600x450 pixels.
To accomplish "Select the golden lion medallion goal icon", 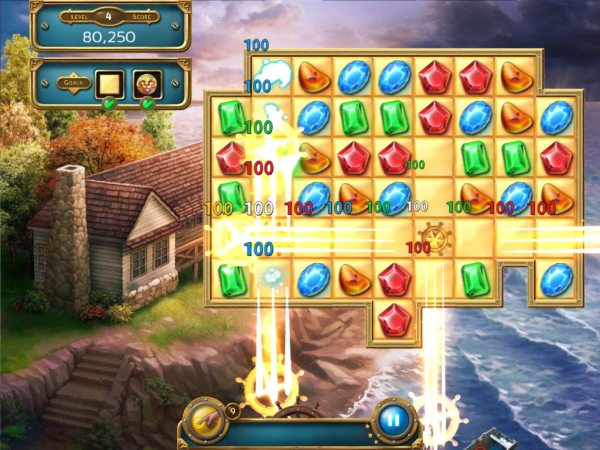I will [x=146, y=83].
